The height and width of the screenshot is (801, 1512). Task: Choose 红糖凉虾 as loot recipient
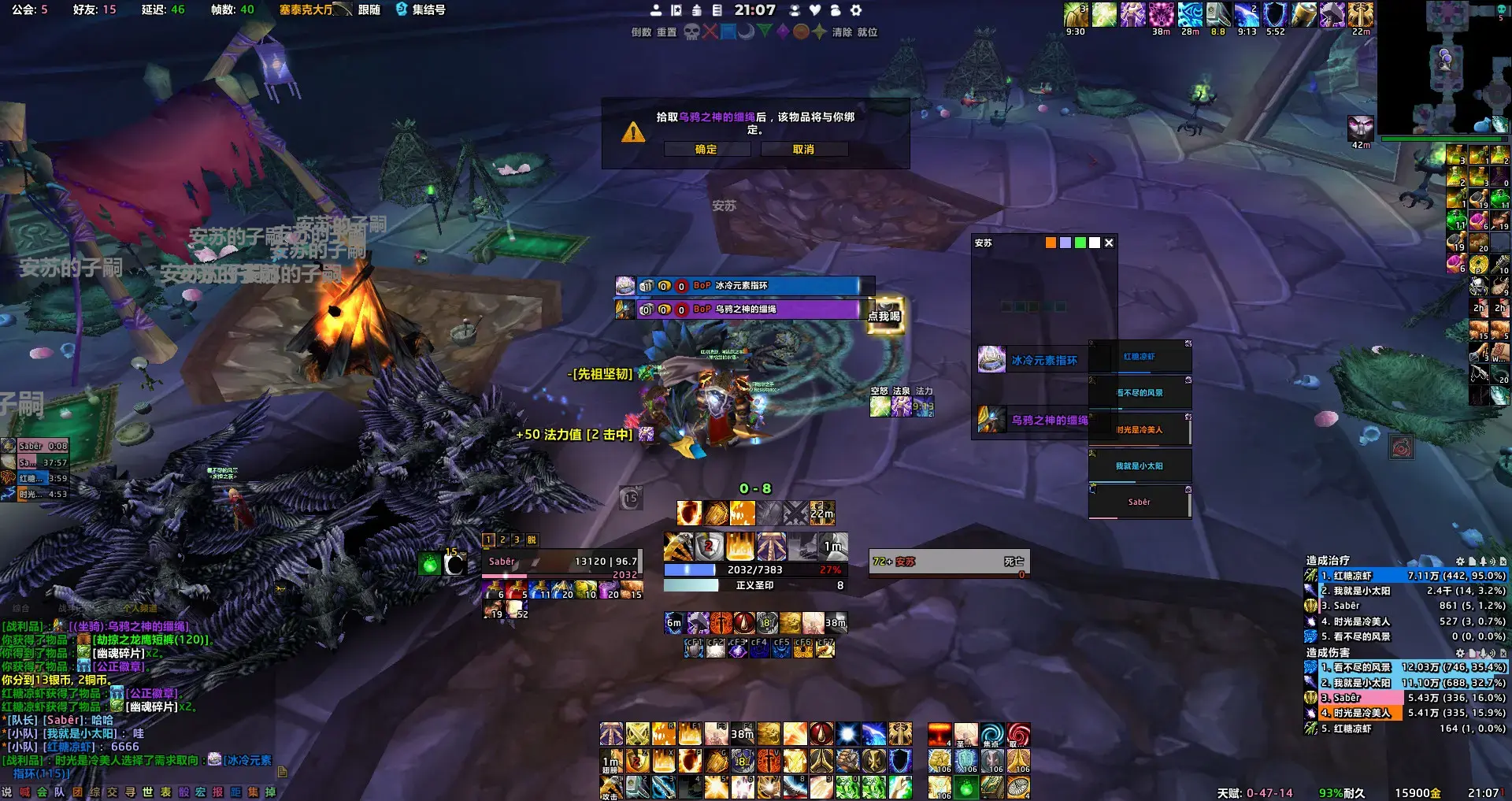(1140, 357)
